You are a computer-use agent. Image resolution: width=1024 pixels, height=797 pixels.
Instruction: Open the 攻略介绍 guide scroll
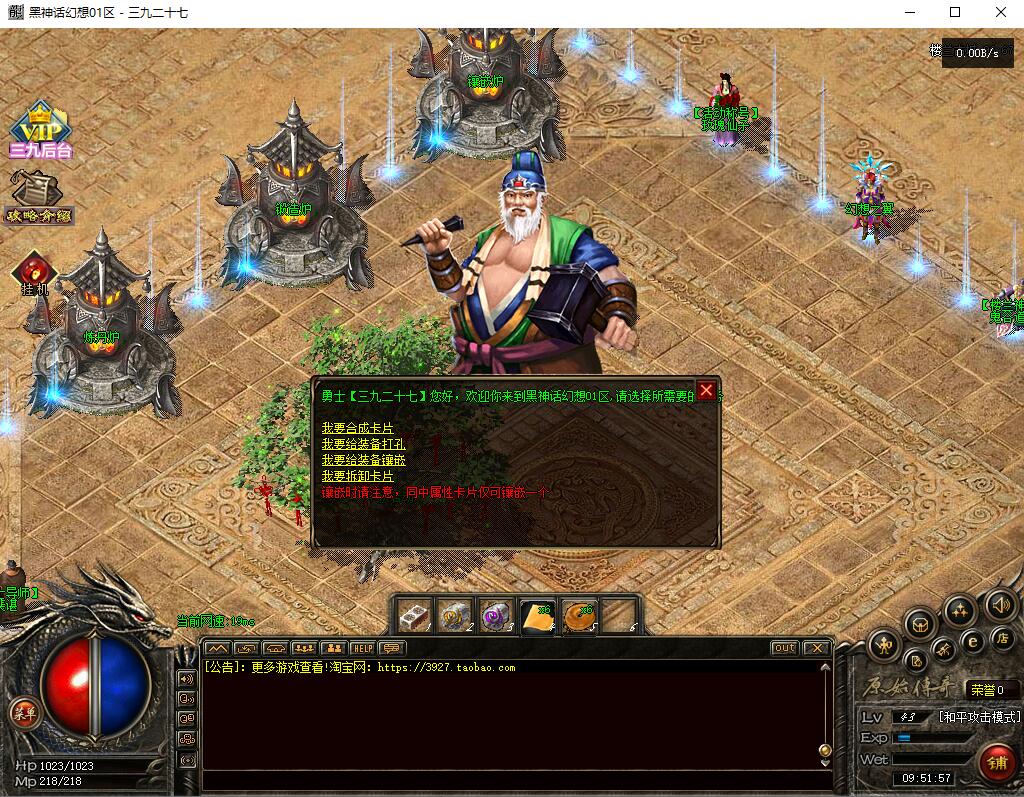coord(37,197)
